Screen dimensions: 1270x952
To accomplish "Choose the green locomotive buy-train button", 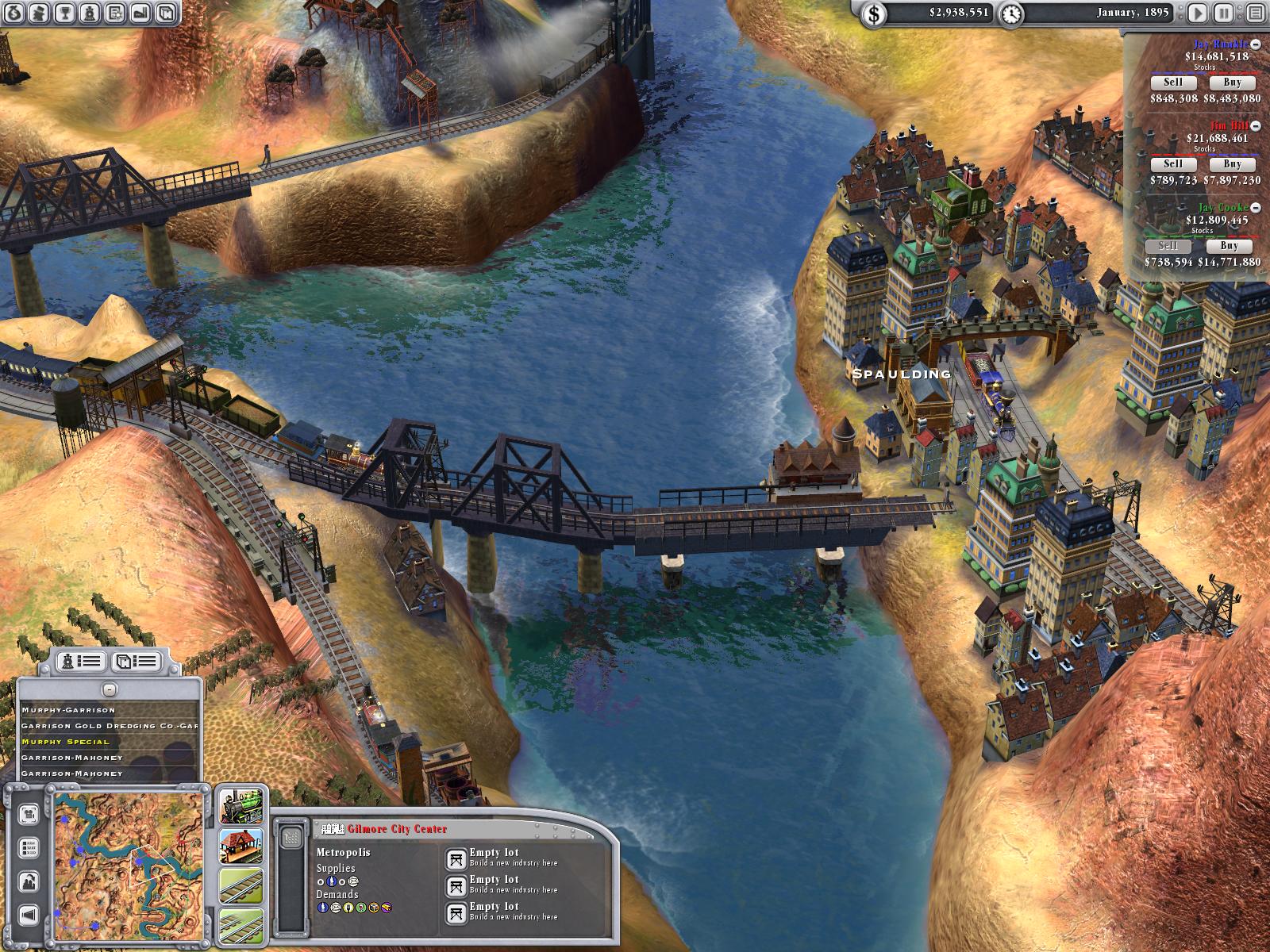I will (x=241, y=808).
